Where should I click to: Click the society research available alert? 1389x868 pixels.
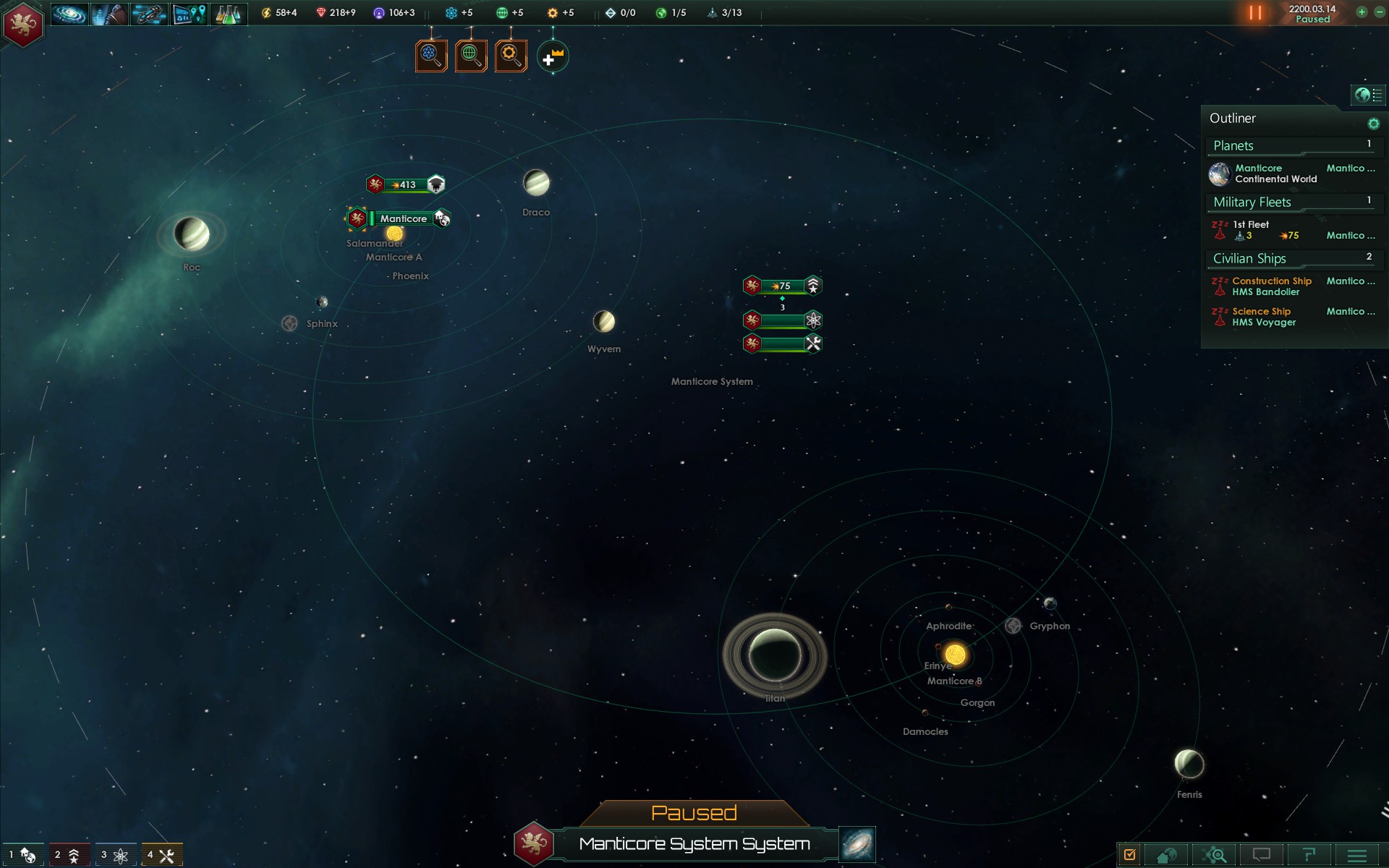click(x=471, y=56)
